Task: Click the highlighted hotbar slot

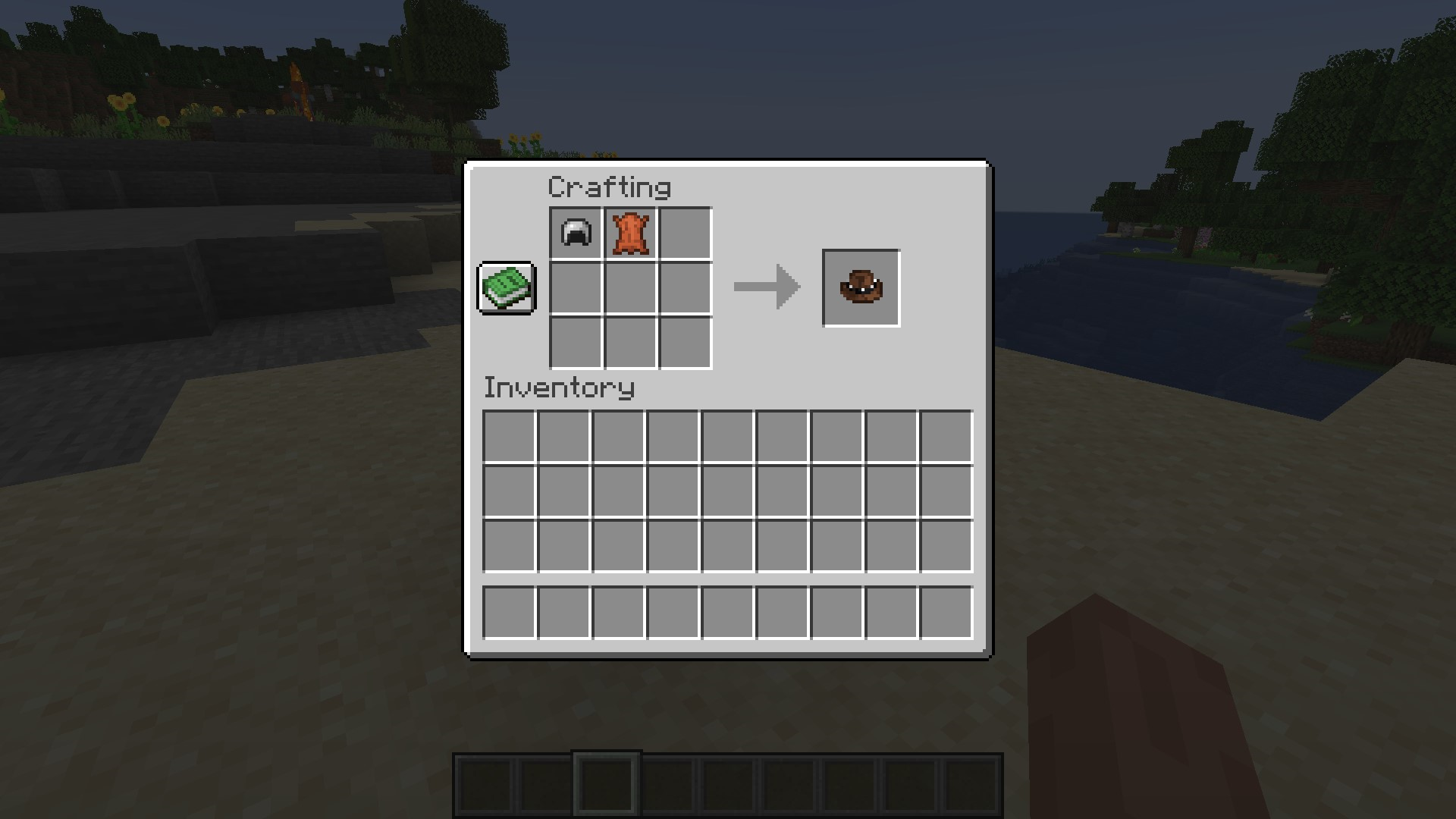Action: pyautogui.click(x=606, y=783)
